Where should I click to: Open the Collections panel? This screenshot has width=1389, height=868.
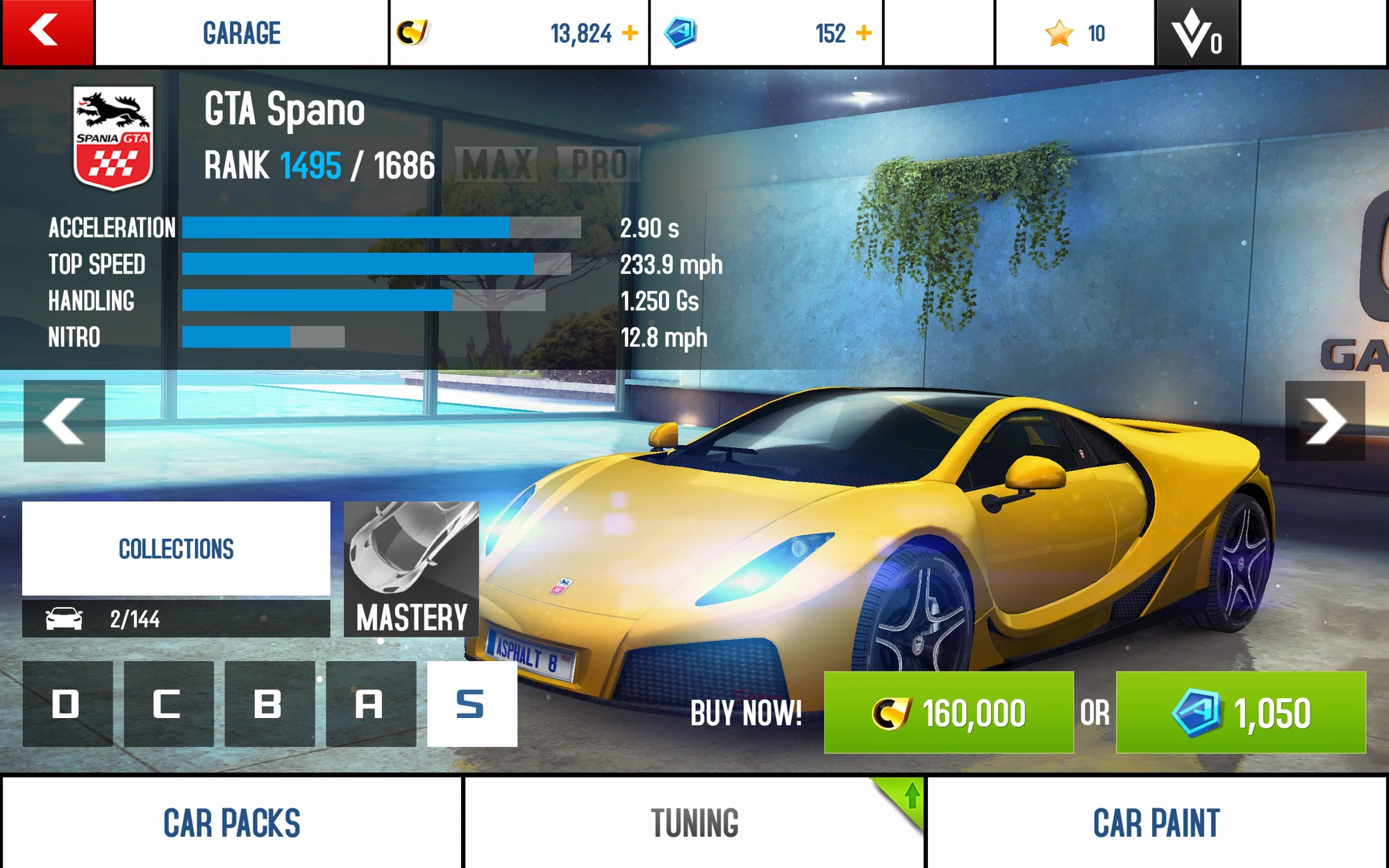click(x=176, y=549)
